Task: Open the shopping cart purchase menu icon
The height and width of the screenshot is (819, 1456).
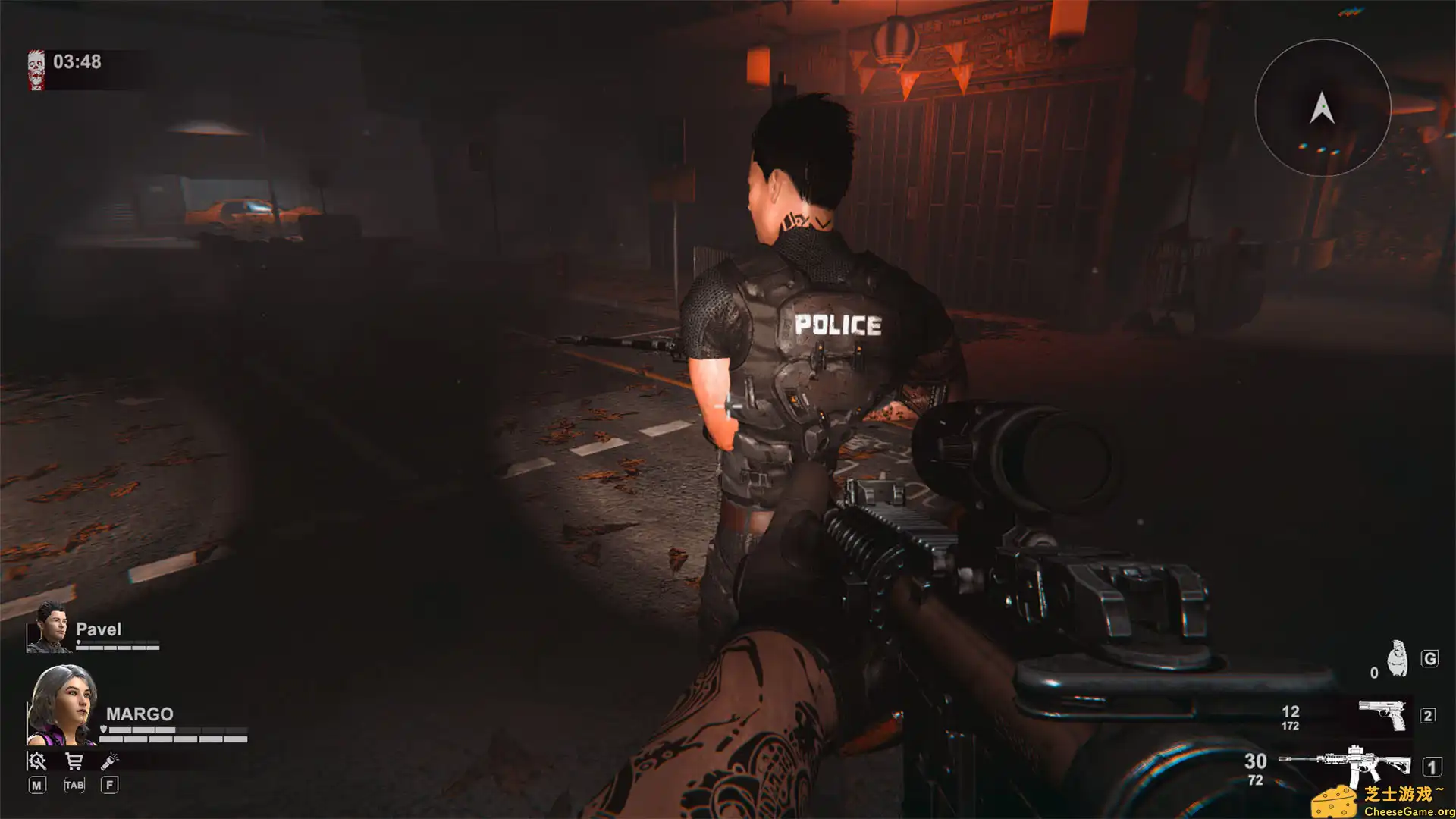Action: (x=74, y=761)
